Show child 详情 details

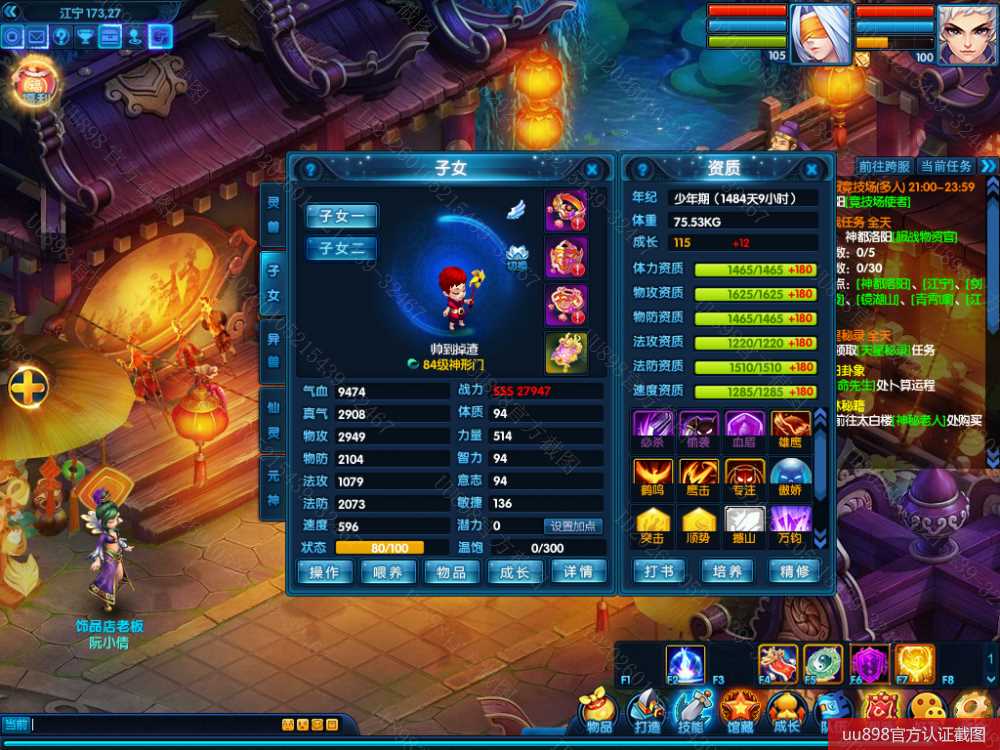pyautogui.click(x=578, y=572)
